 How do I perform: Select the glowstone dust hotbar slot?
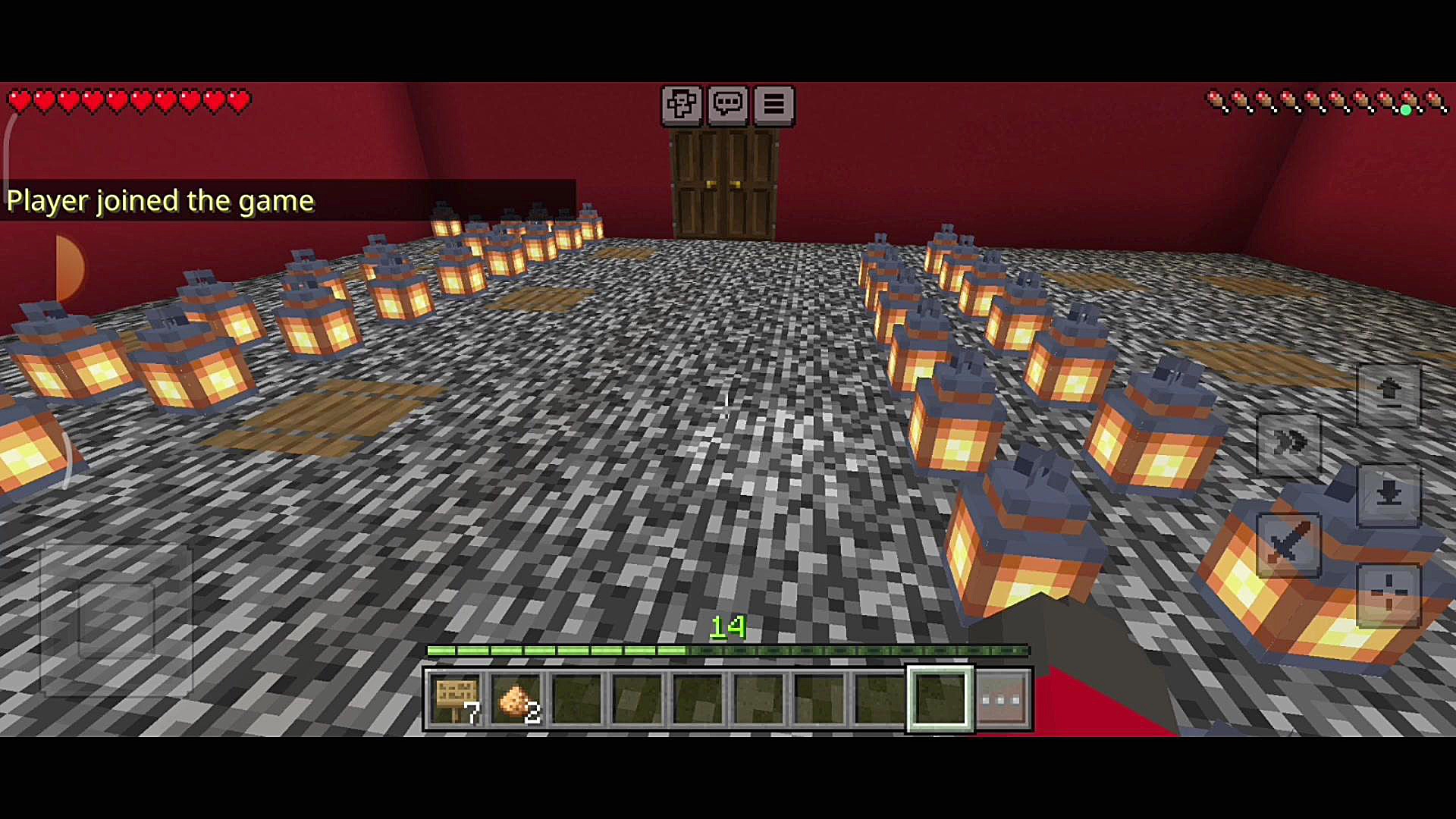(516, 698)
